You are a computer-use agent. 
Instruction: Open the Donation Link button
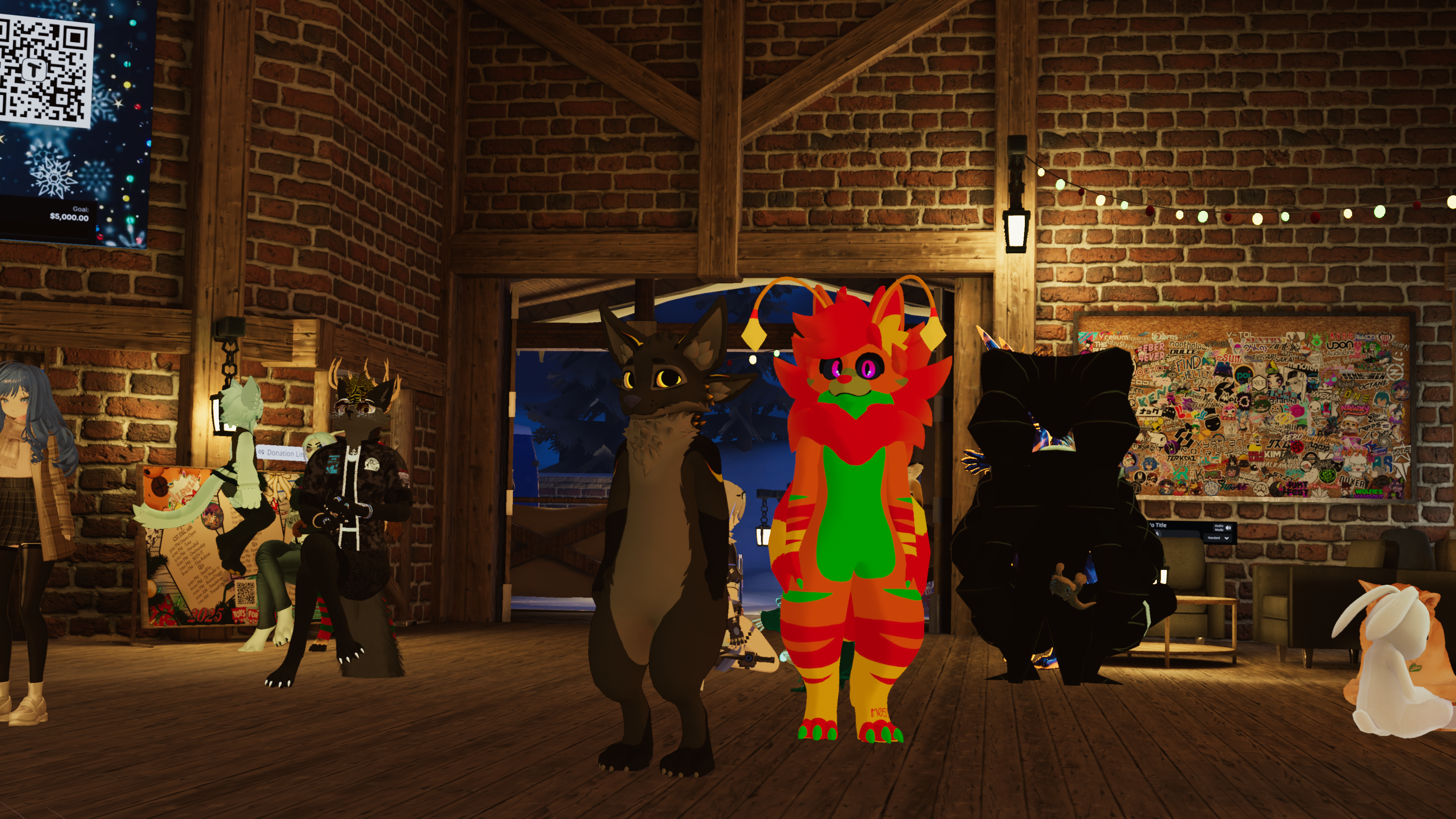click(x=281, y=453)
